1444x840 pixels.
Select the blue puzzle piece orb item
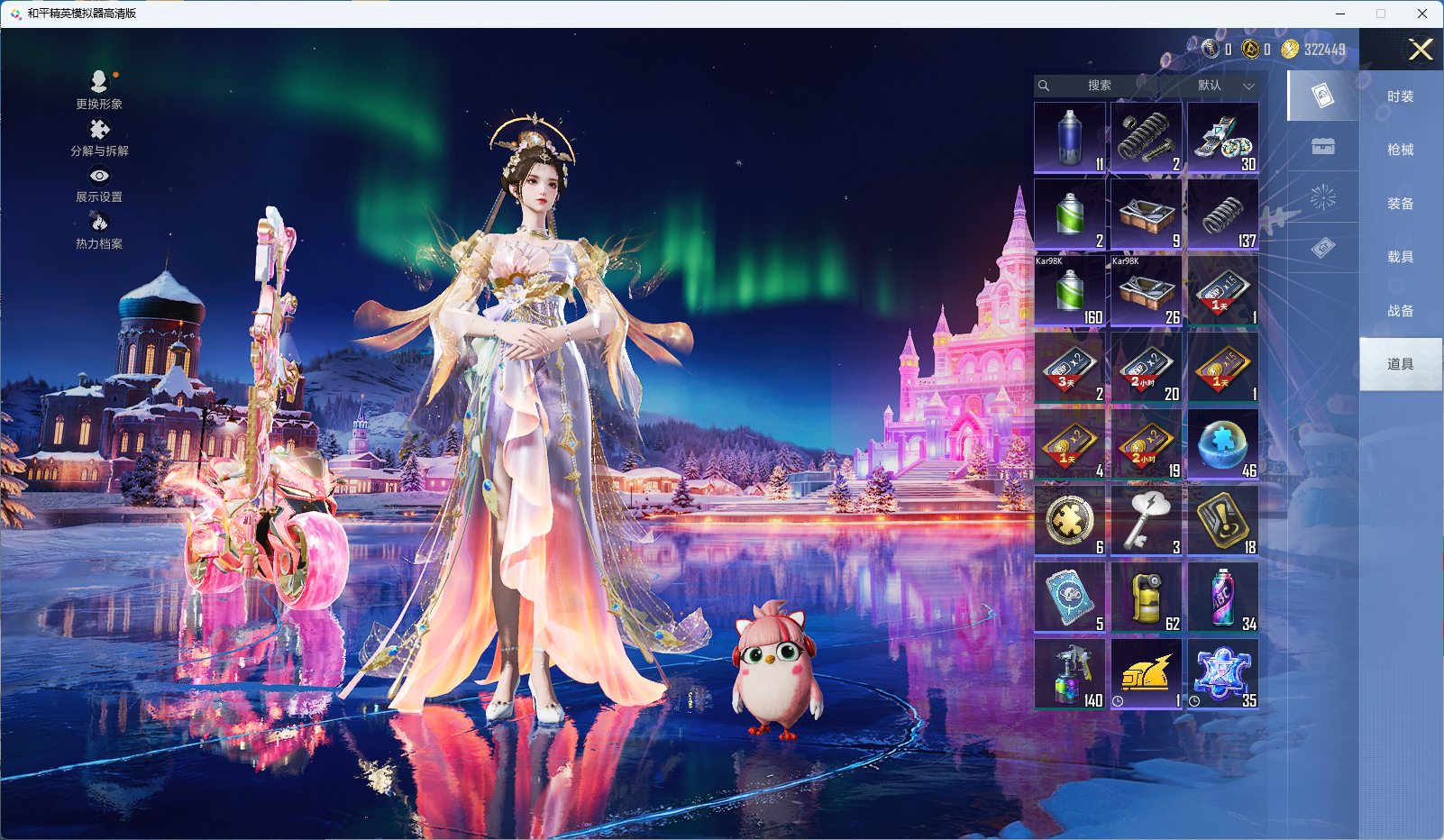pyautogui.click(x=1222, y=443)
